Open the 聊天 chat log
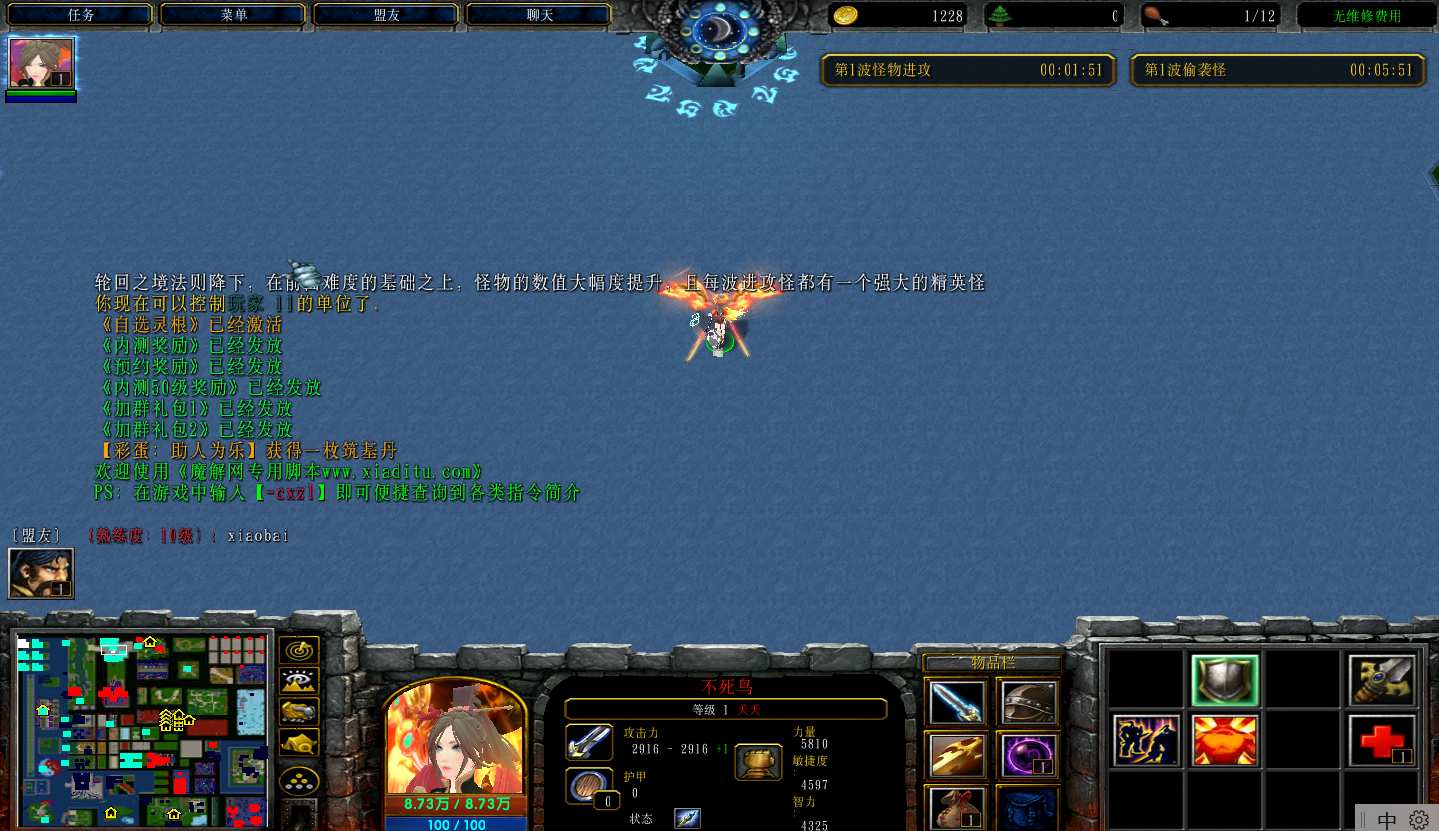 pos(539,15)
